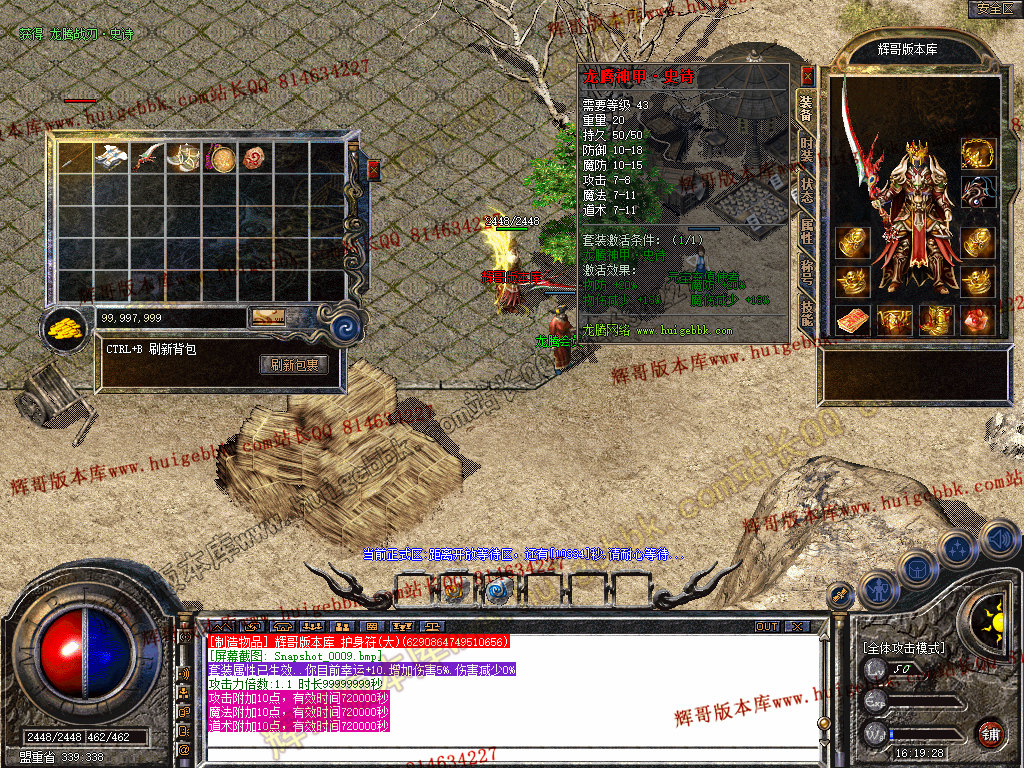Close the inventory bag window
The width and height of the screenshot is (1024, 768).
point(374,169)
